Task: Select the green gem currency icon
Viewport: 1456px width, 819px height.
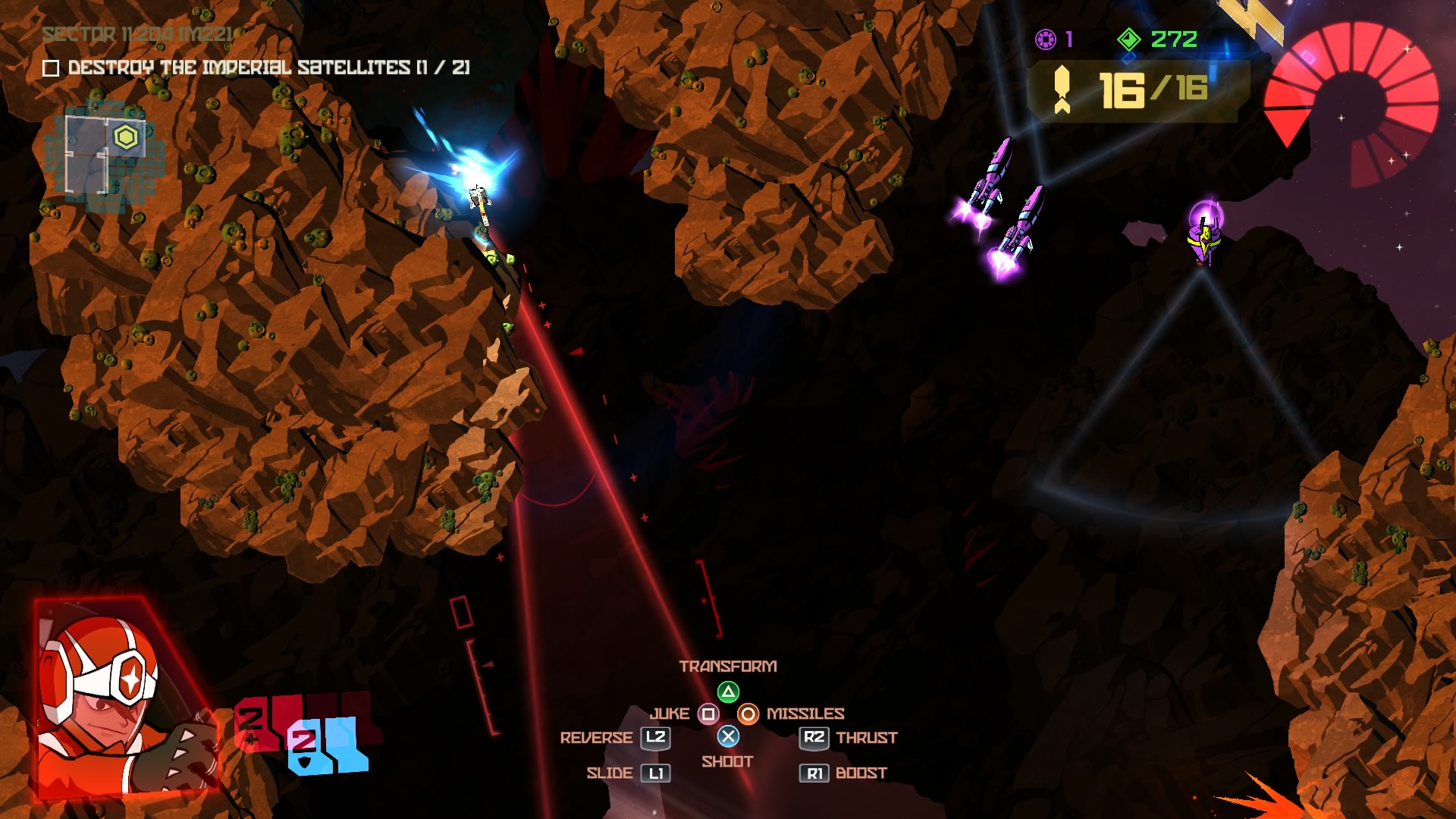Action: [x=1128, y=39]
